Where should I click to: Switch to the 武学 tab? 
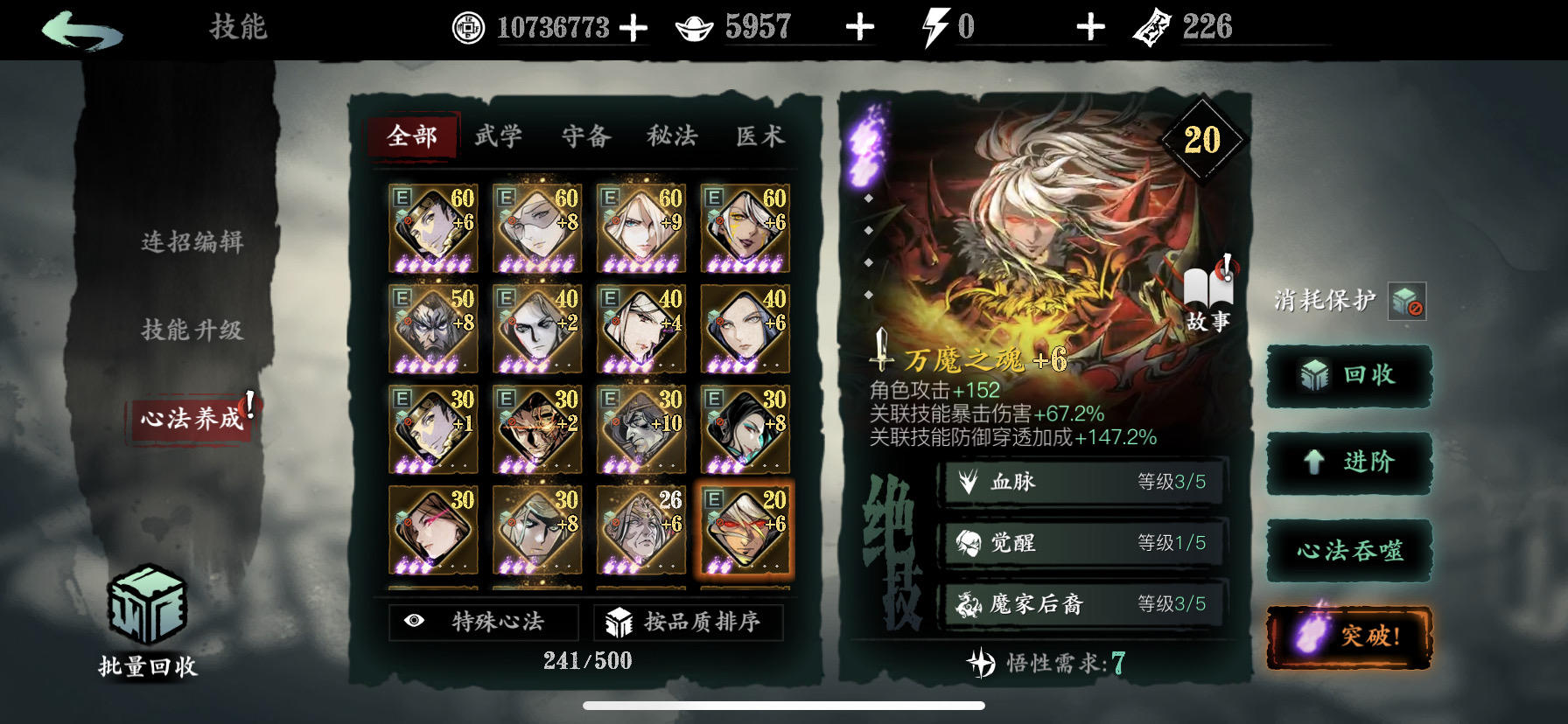(x=499, y=136)
